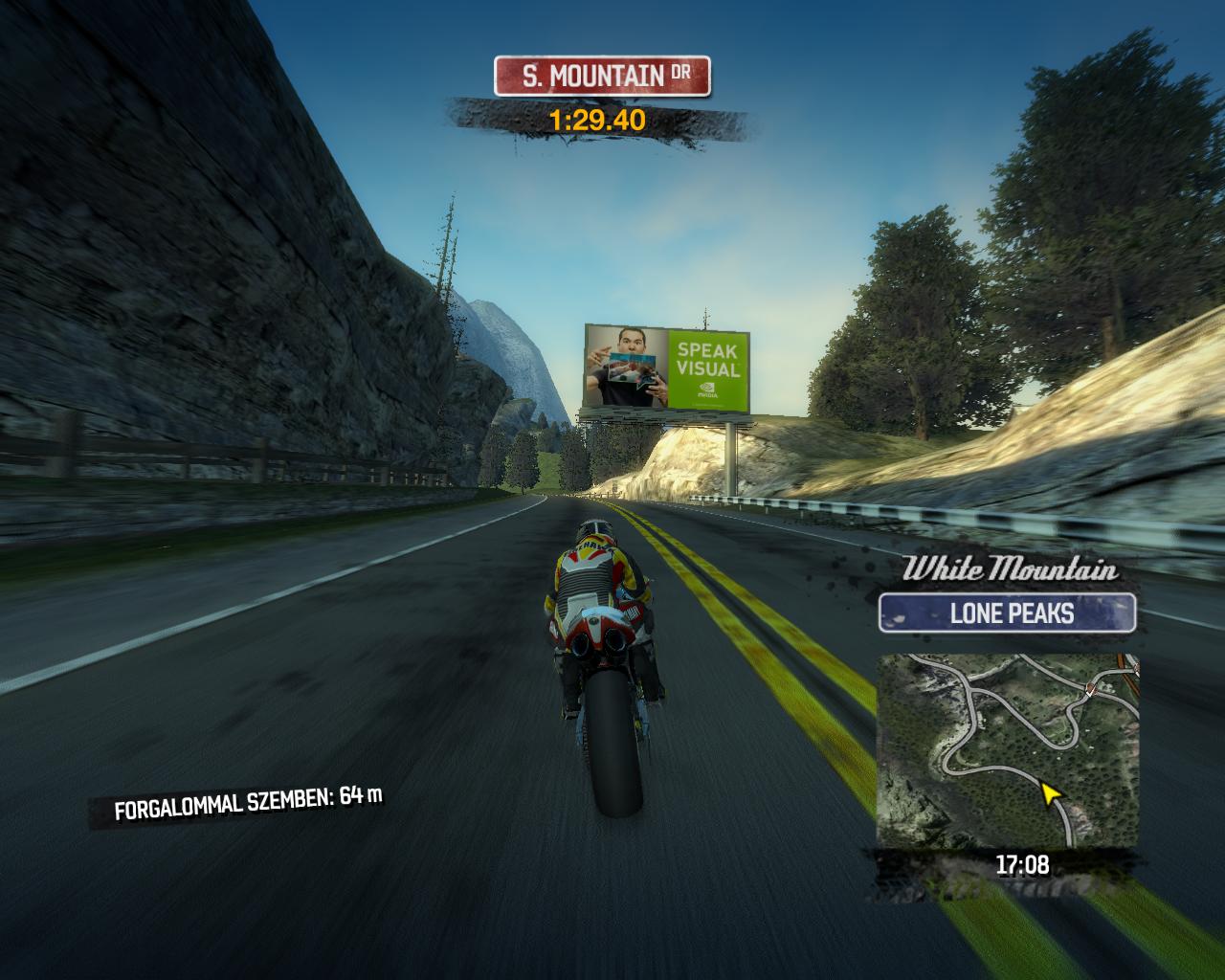Click the minimap in the corner
The height and width of the screenshot is (980, 1225).
pyautogui.click(x=1008, y=751)
